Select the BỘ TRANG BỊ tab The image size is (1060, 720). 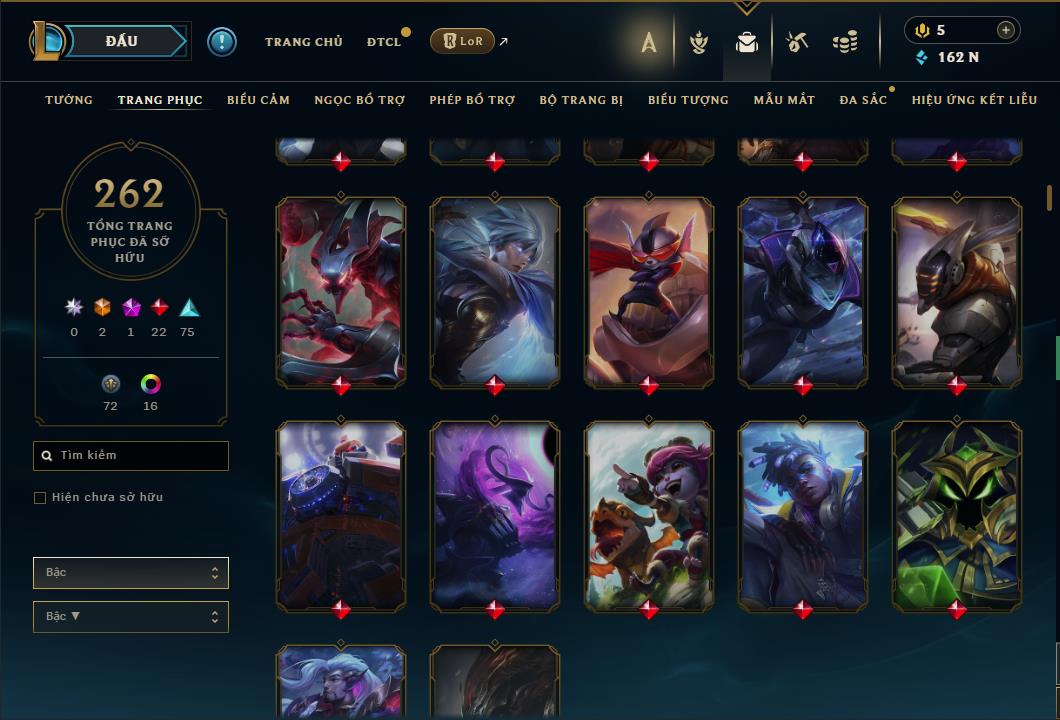click(x=581, y=100)
